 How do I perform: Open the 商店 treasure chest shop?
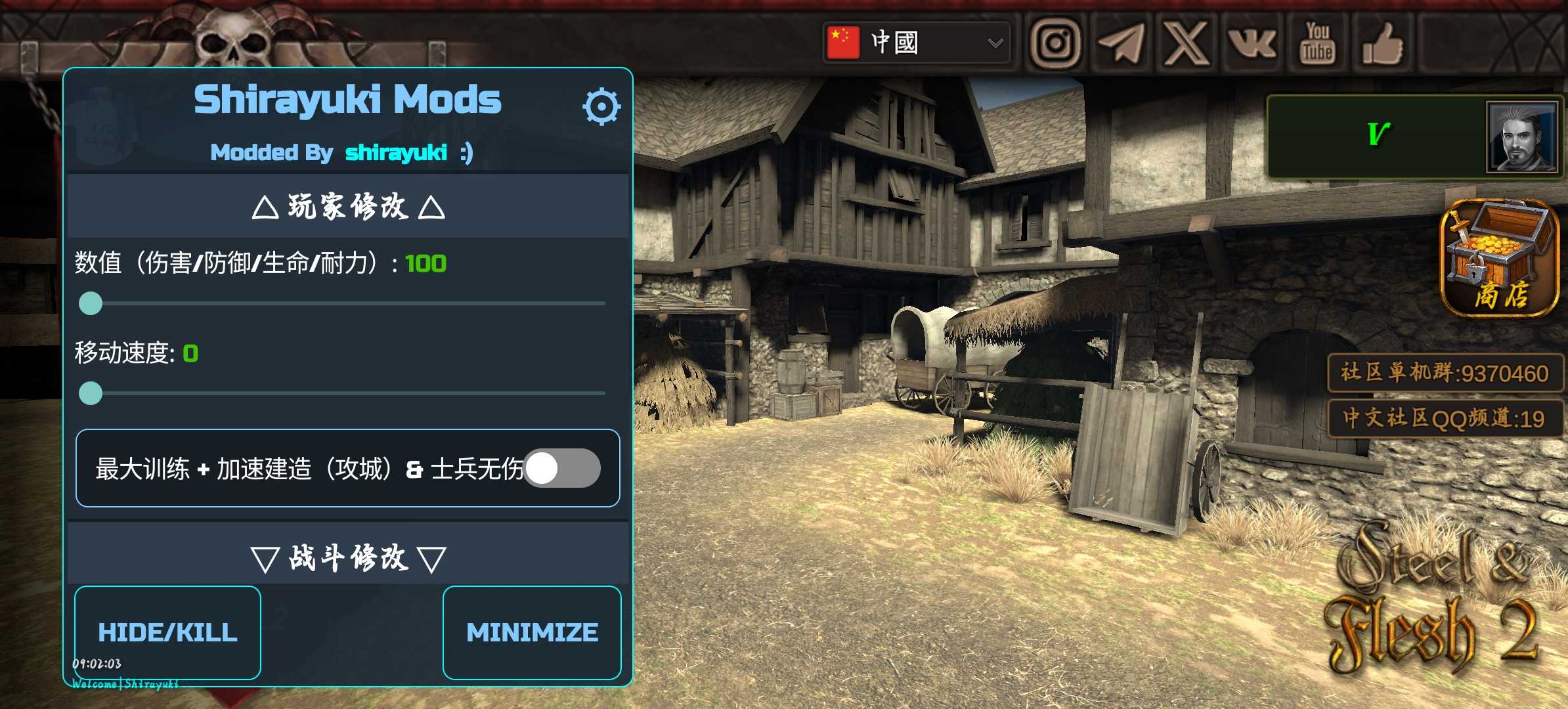1500,257
